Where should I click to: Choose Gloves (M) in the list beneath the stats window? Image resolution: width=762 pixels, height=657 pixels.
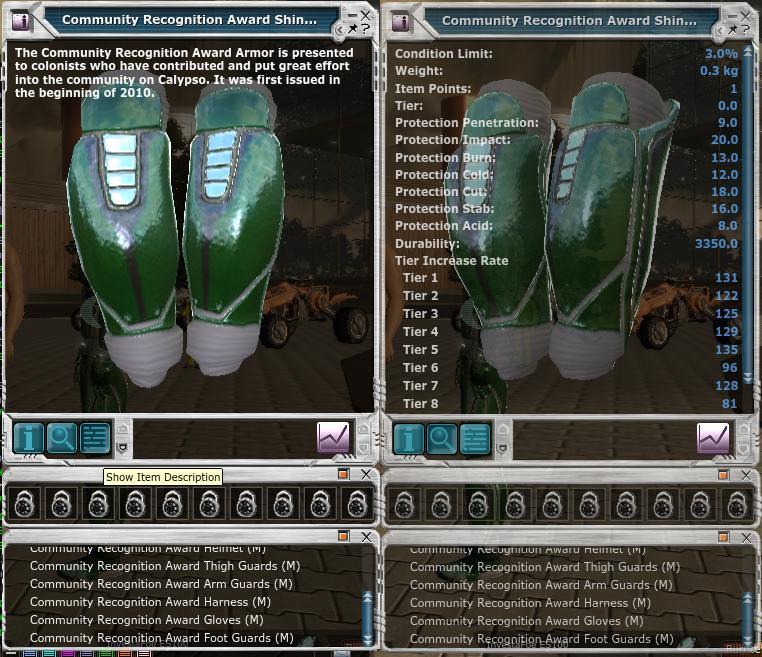point(527,621)
